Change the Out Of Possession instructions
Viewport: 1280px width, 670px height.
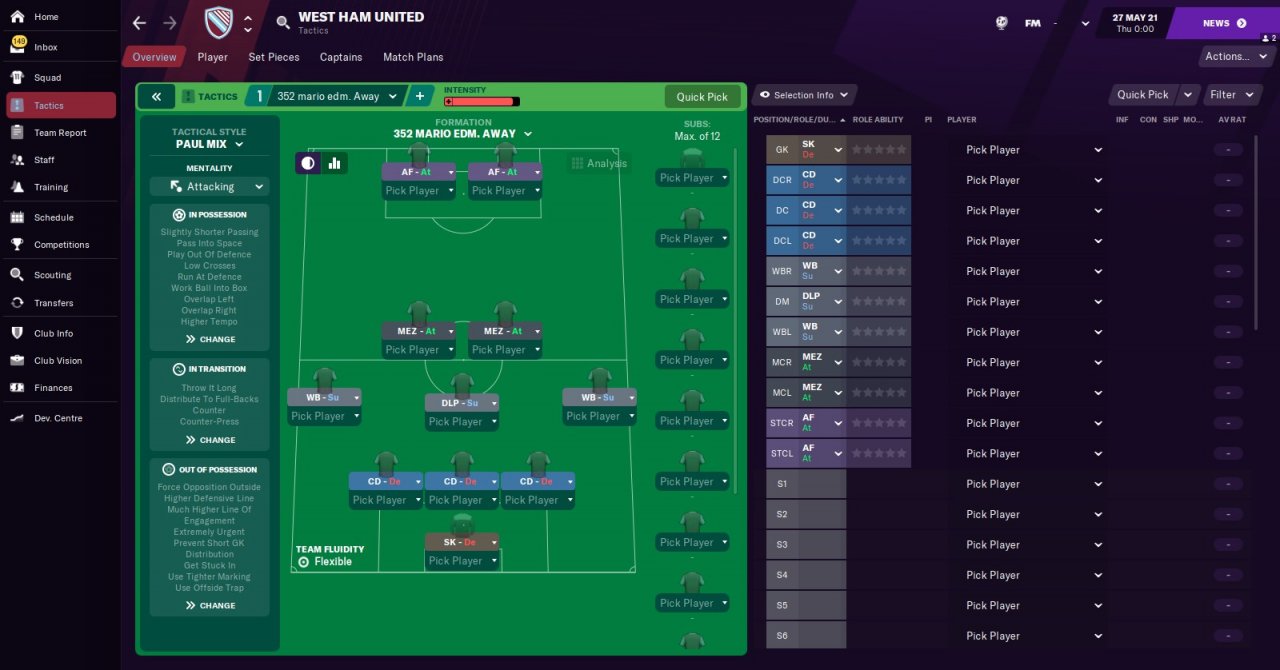[x=210, y=605]
